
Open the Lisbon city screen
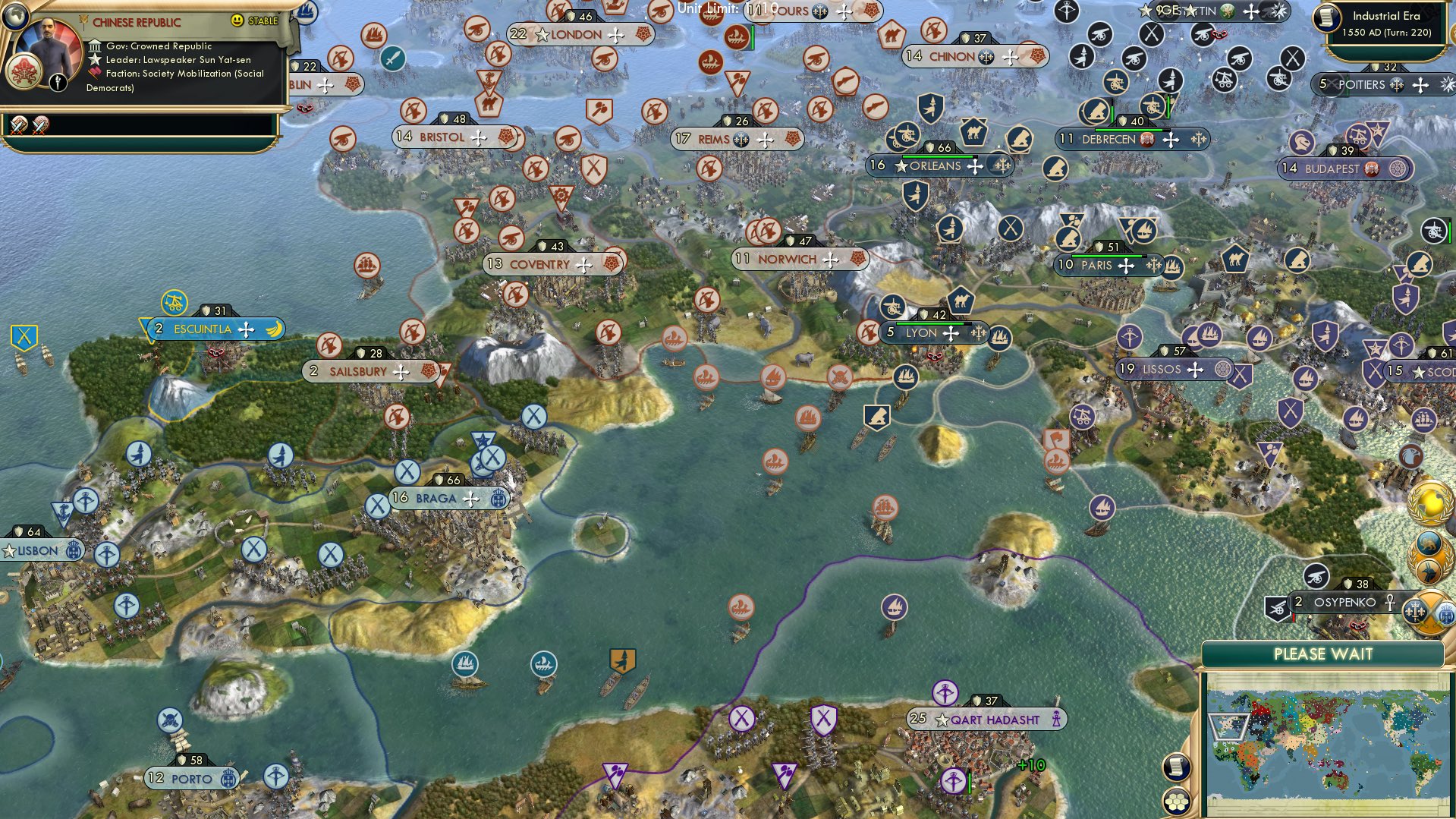(36, 550)
